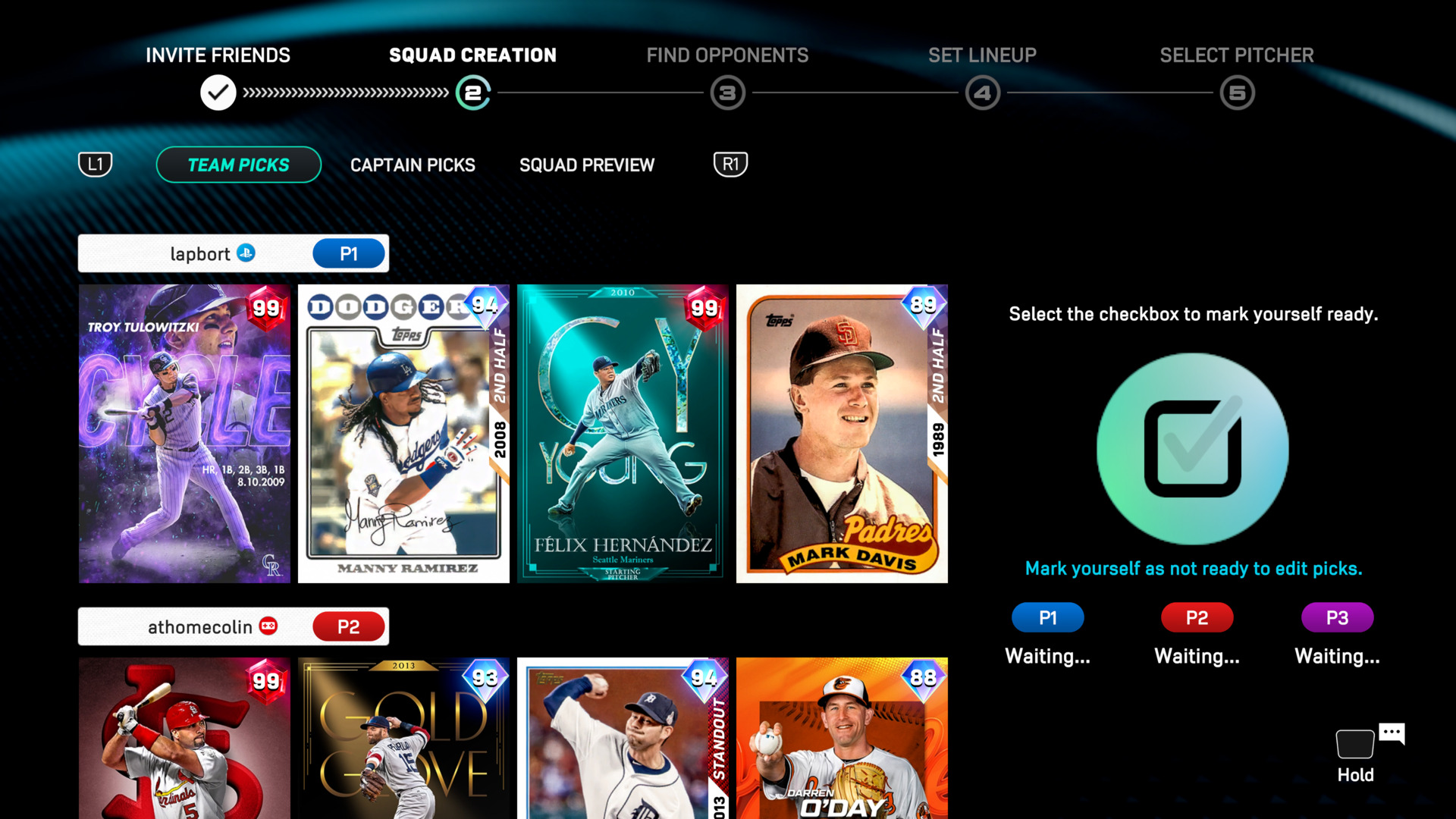Screen dimensions: 1456x819
Task: Go to Invite Friends completed step
Action: click(218, 93)
